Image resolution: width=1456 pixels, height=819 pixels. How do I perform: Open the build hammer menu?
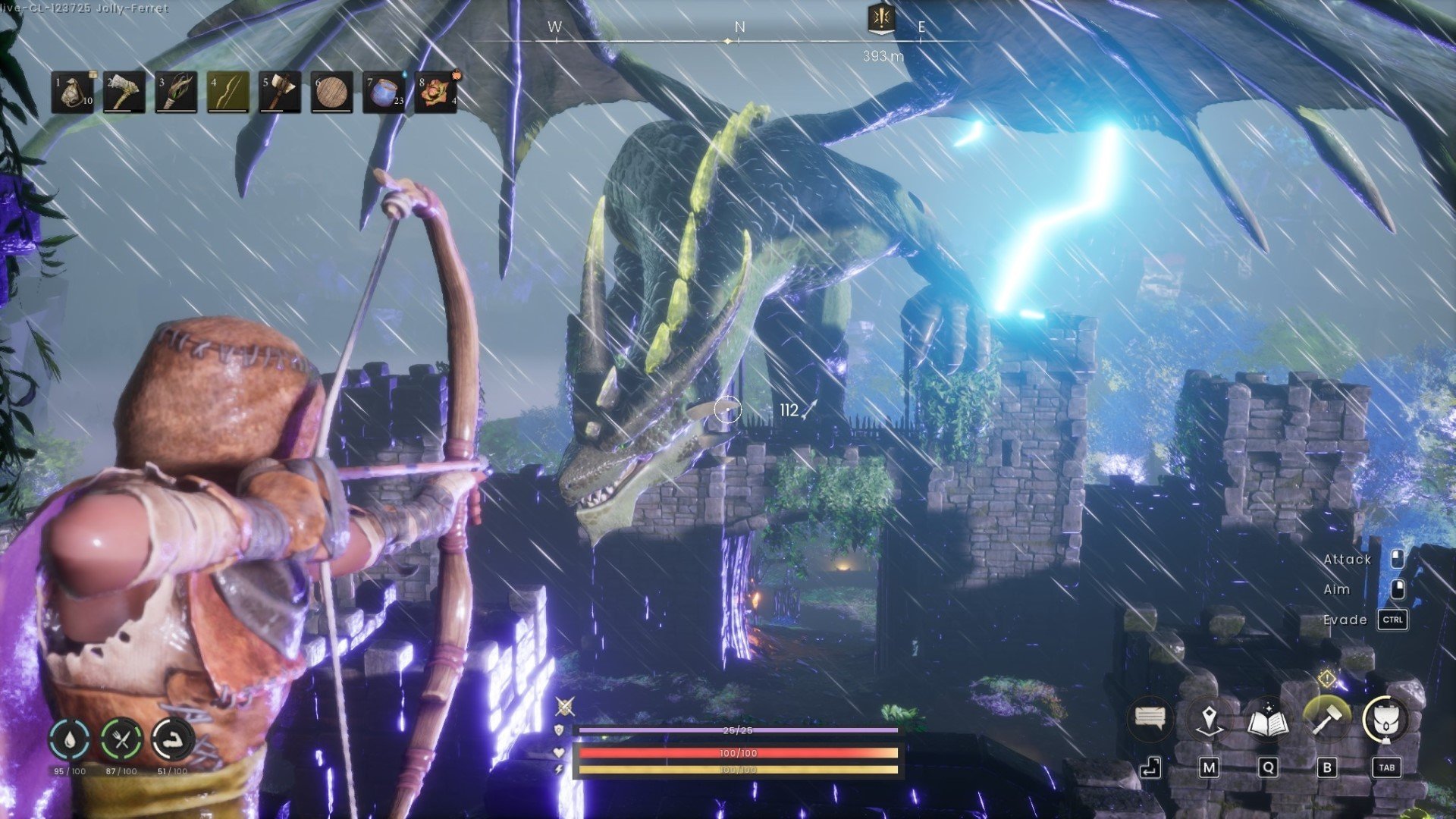pyautogui.click(x=1326, y=719)
